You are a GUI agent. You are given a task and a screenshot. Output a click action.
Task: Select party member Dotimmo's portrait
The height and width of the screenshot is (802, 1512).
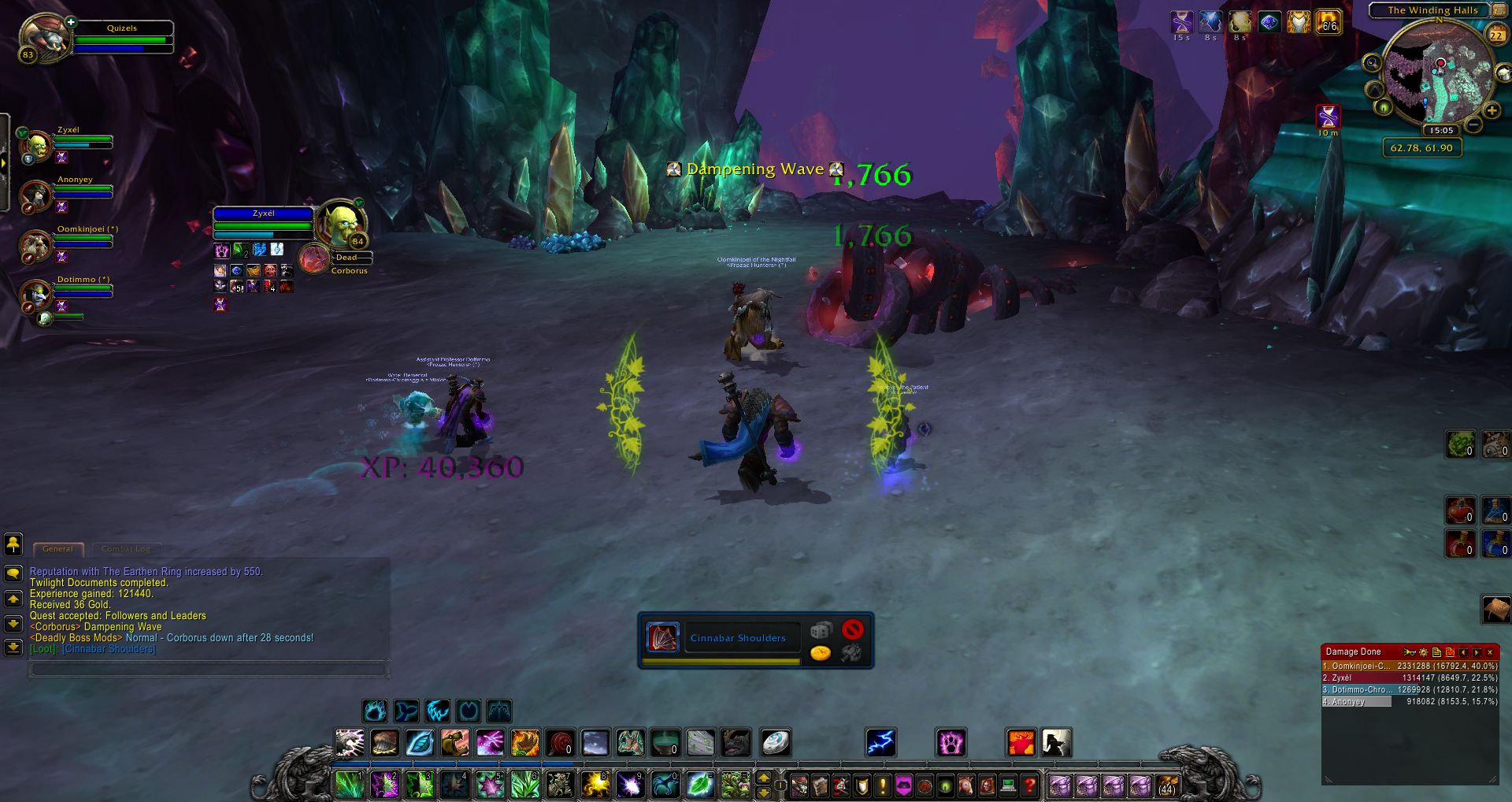click(x=36, y=295)
